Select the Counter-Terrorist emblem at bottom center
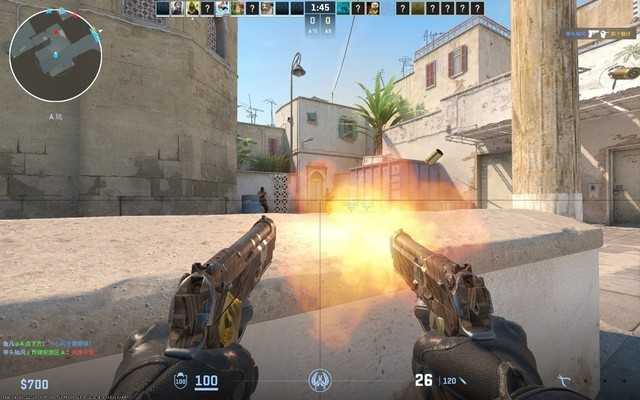 click(320, 381)
